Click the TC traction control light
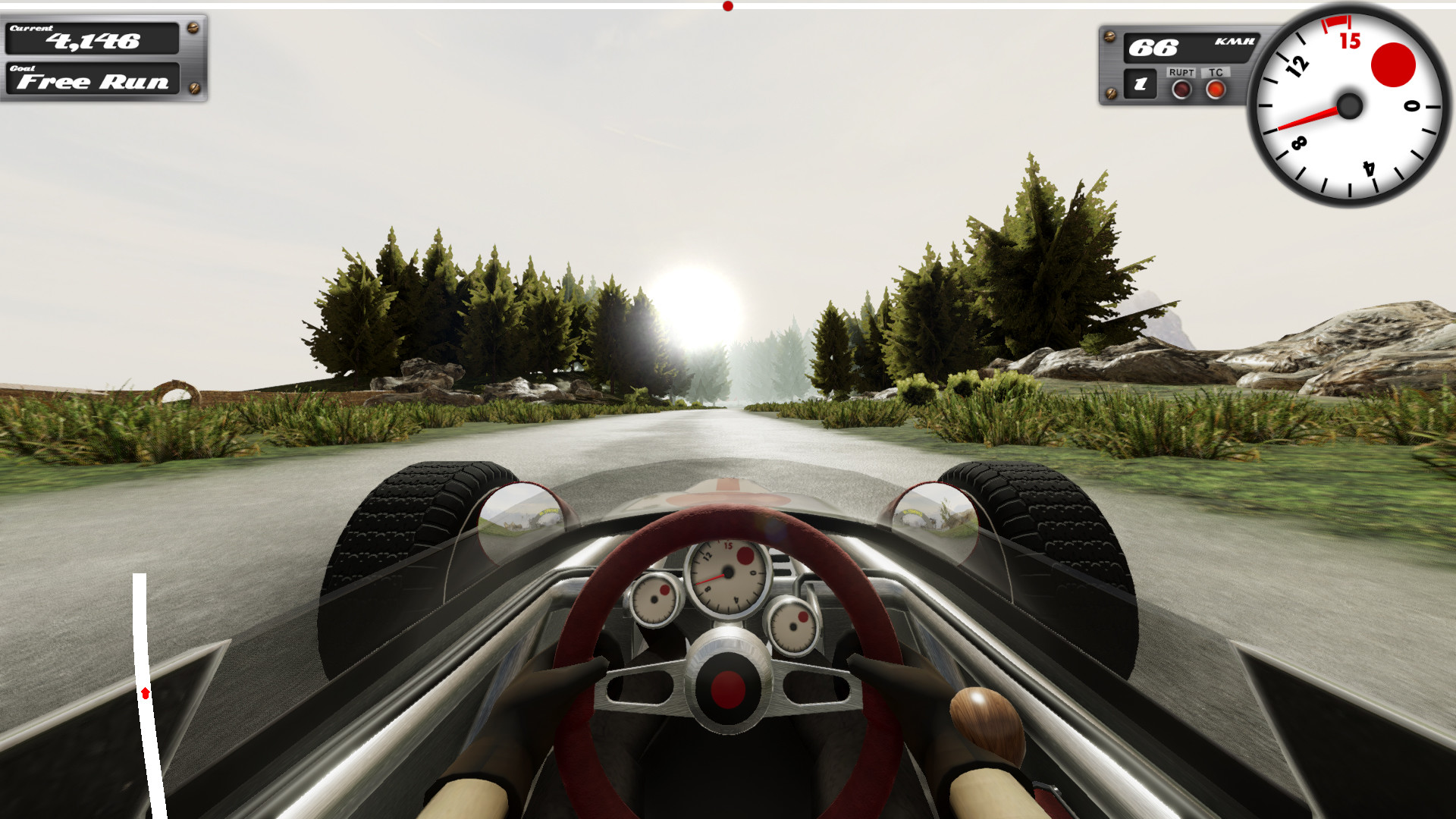 [1215, 88]
